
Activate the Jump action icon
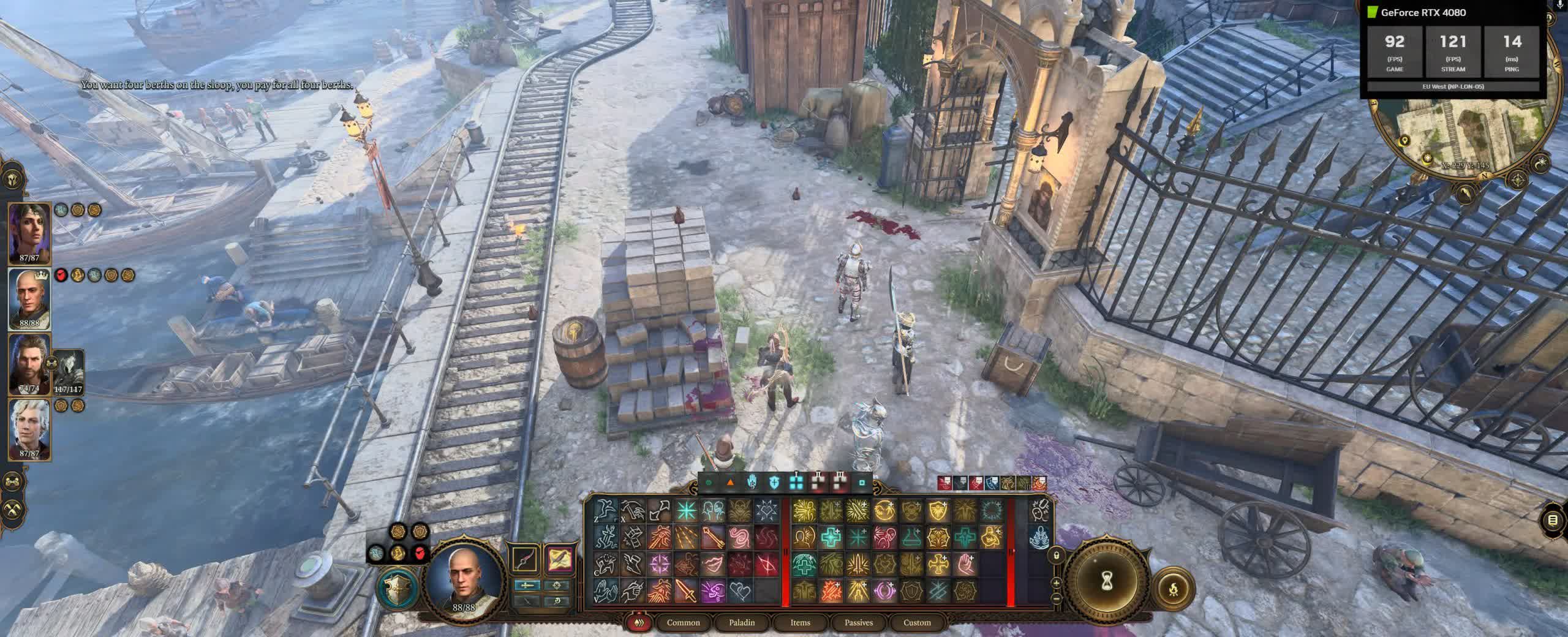tap(606, 510)
